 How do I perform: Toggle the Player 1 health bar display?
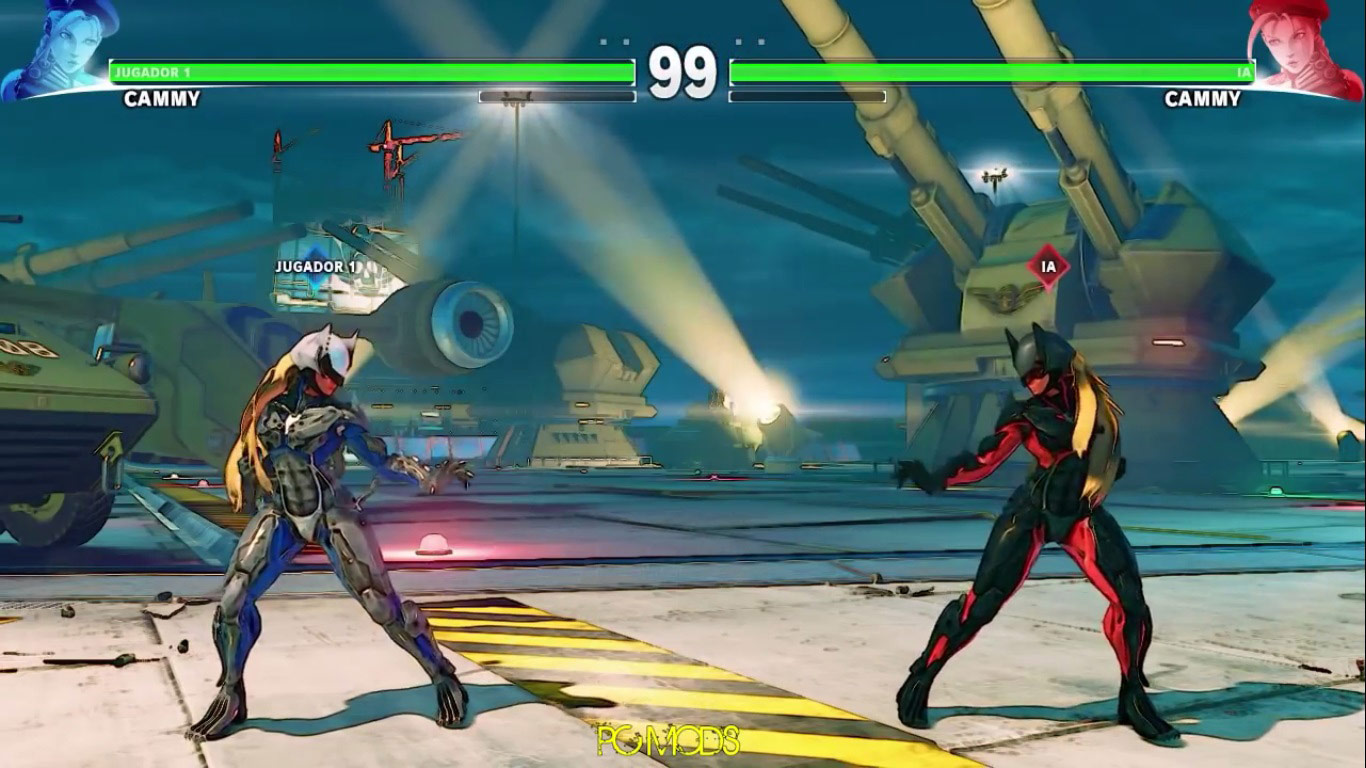[x=370, y=70]
